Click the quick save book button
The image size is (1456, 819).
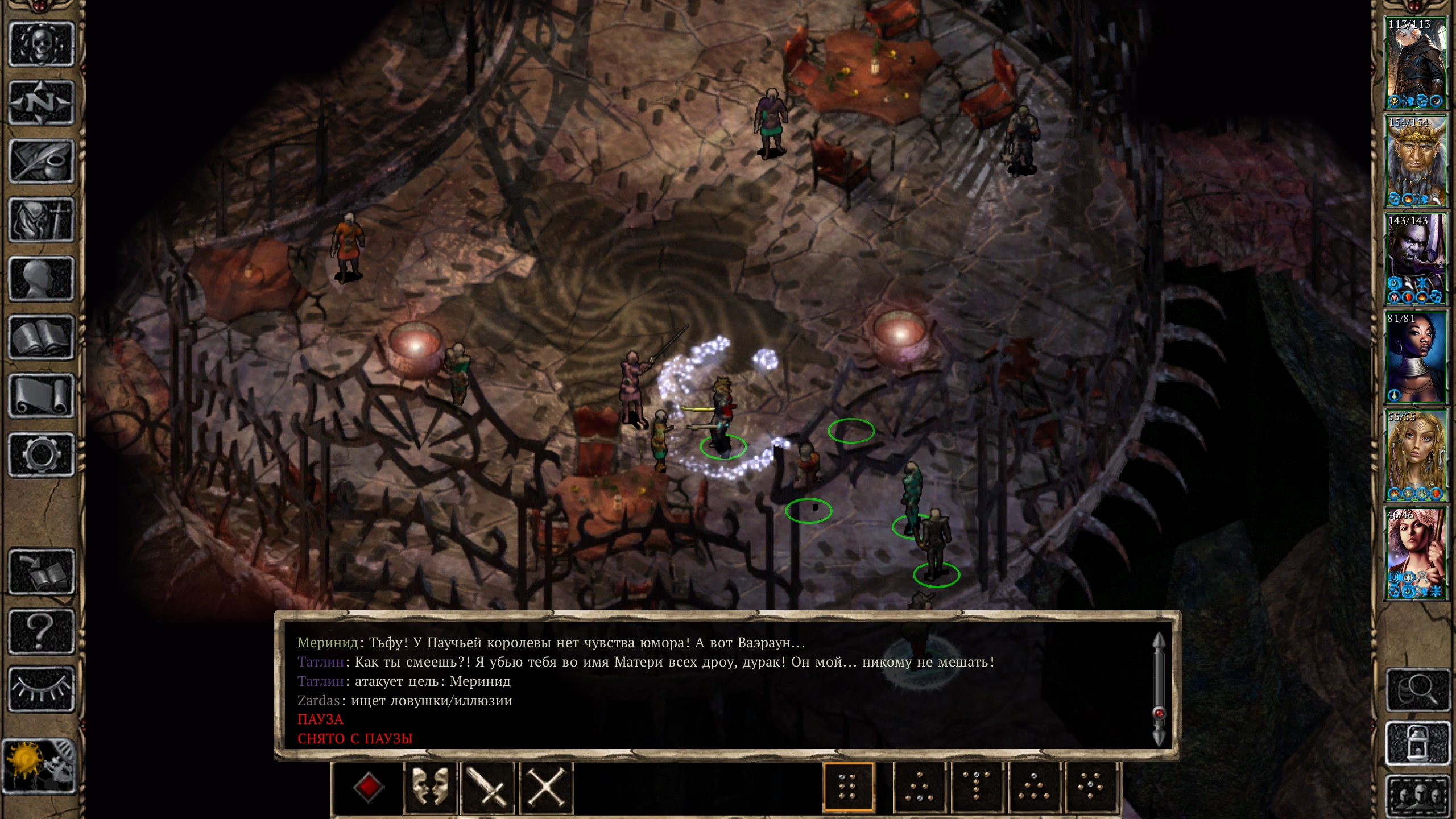pyautogui.click(x=42, y=572)
